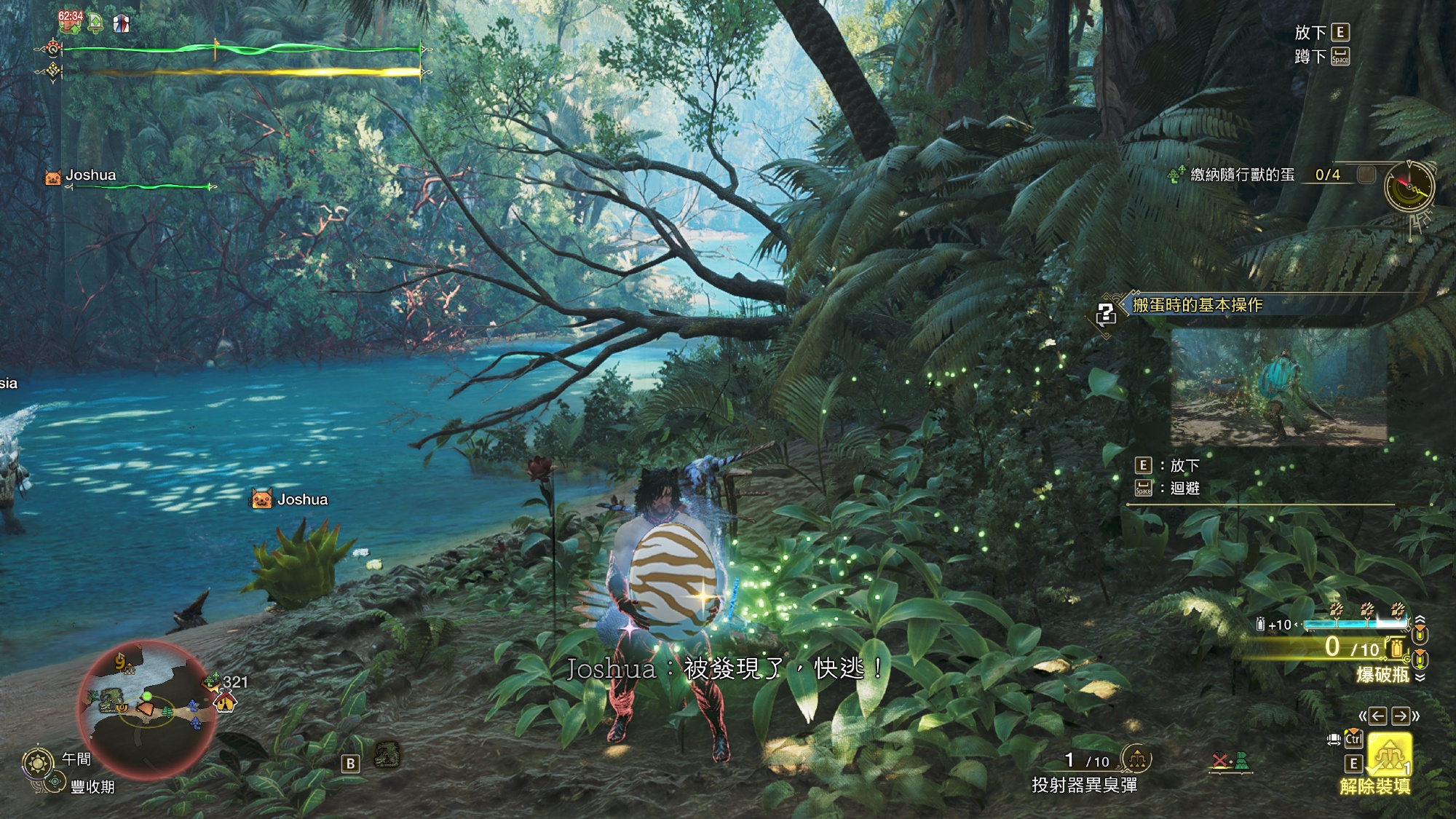The width and height of the screenshot is (1456, 819).
Task: Click the red and blue shield status icon
Action: coord(121,24)
